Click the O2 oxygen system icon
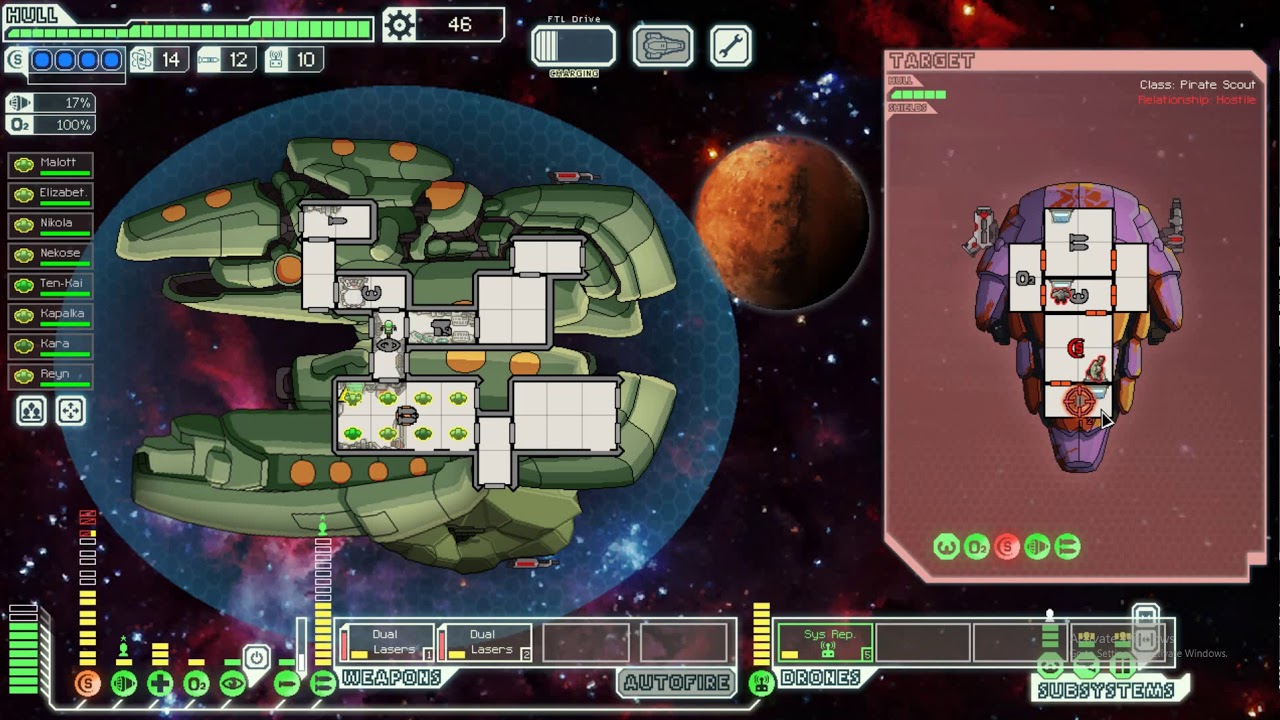 click(x=196, y=684)
